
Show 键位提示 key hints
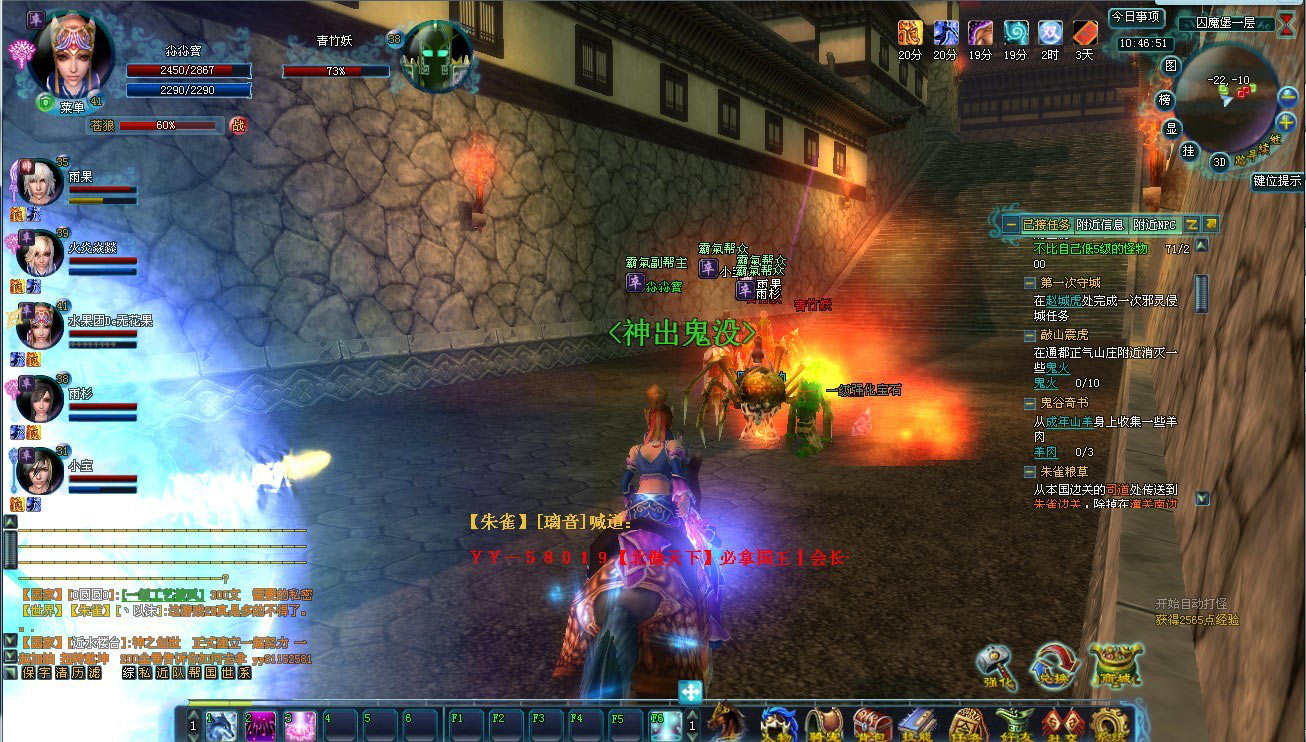[1277, 181]
